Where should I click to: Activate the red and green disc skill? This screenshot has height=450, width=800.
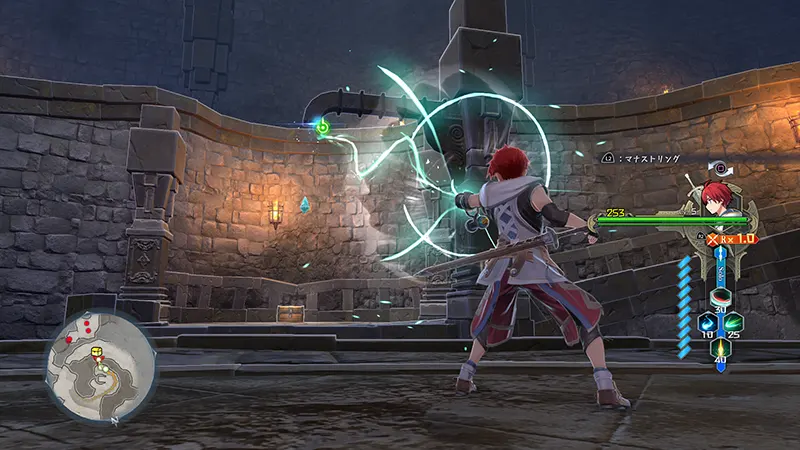720,297
